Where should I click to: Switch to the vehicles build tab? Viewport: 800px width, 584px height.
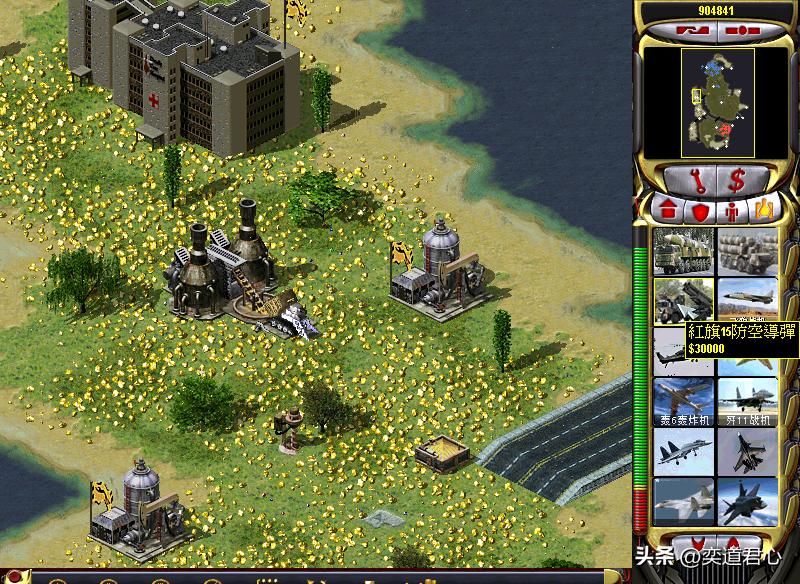(x=765, y=211)
